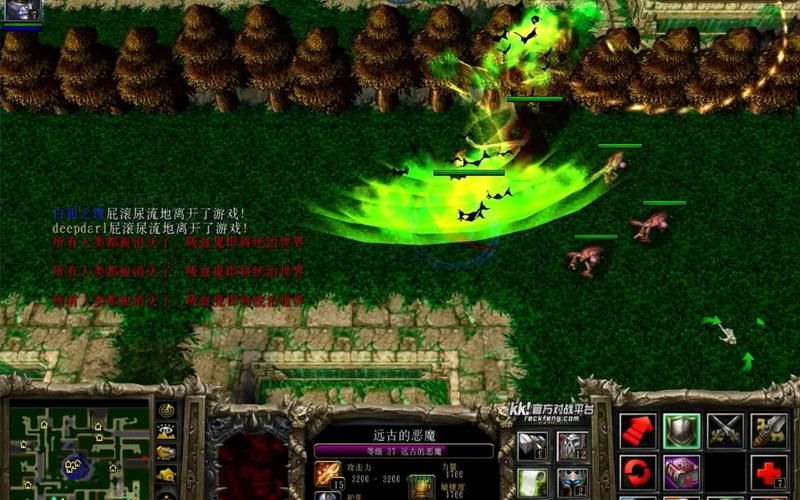The image size is (800, 500).
Task: Click the green strength attribute icon
Action: [x=421, y=485]
